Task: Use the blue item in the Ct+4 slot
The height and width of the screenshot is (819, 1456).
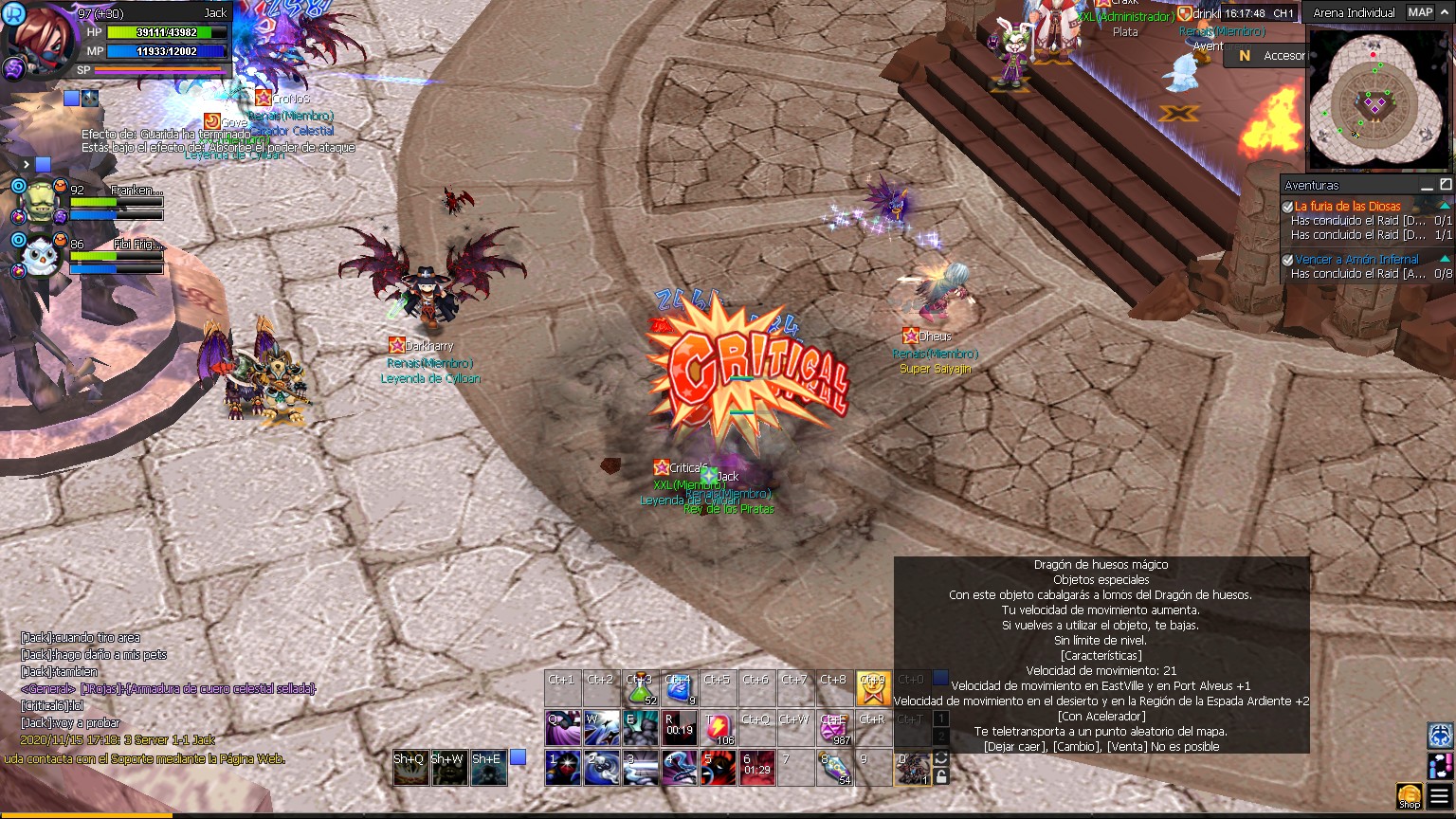Action: point(680,689)
